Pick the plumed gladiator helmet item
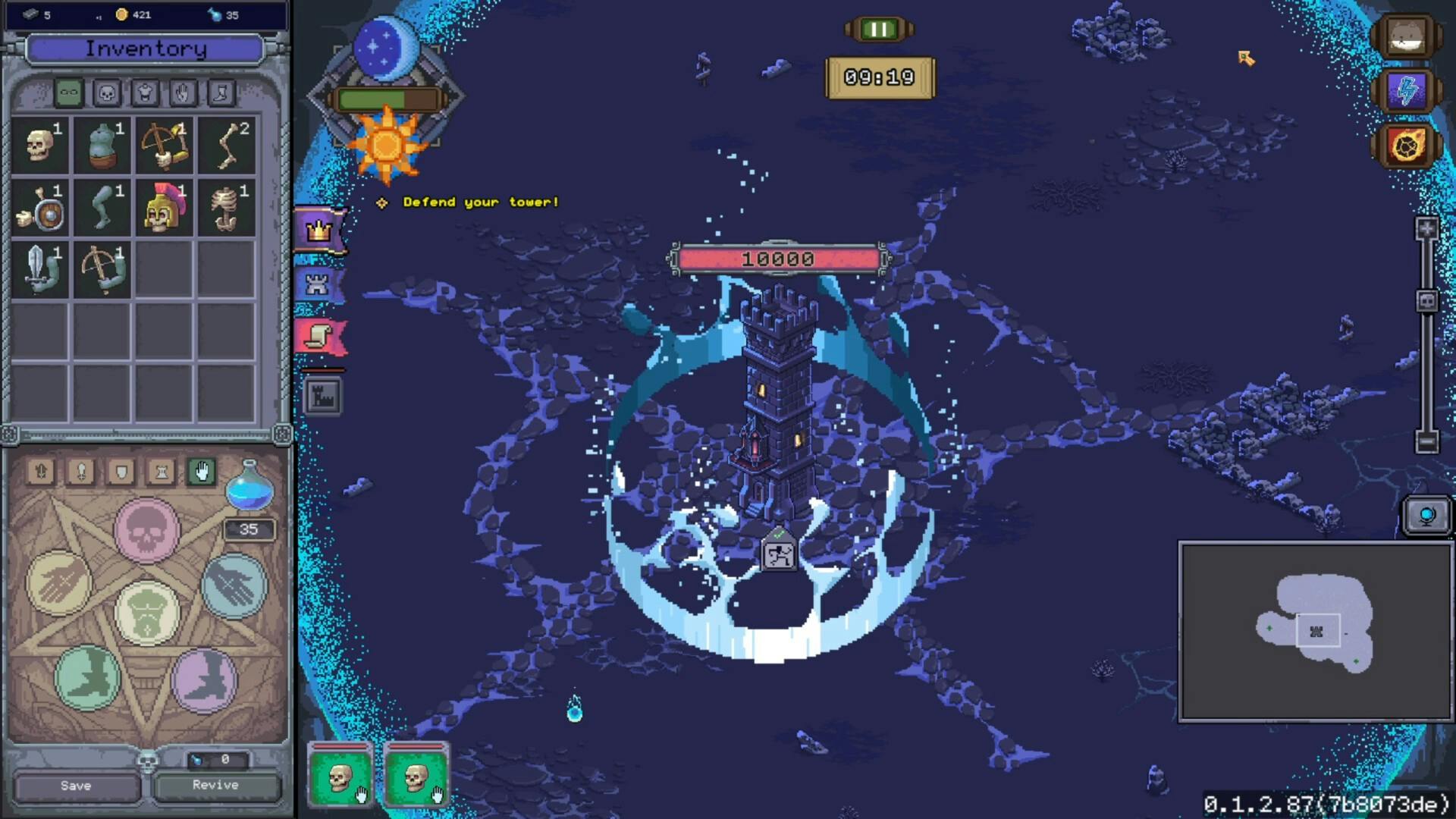The image size is (1456, 819). (x=164, y=207)
